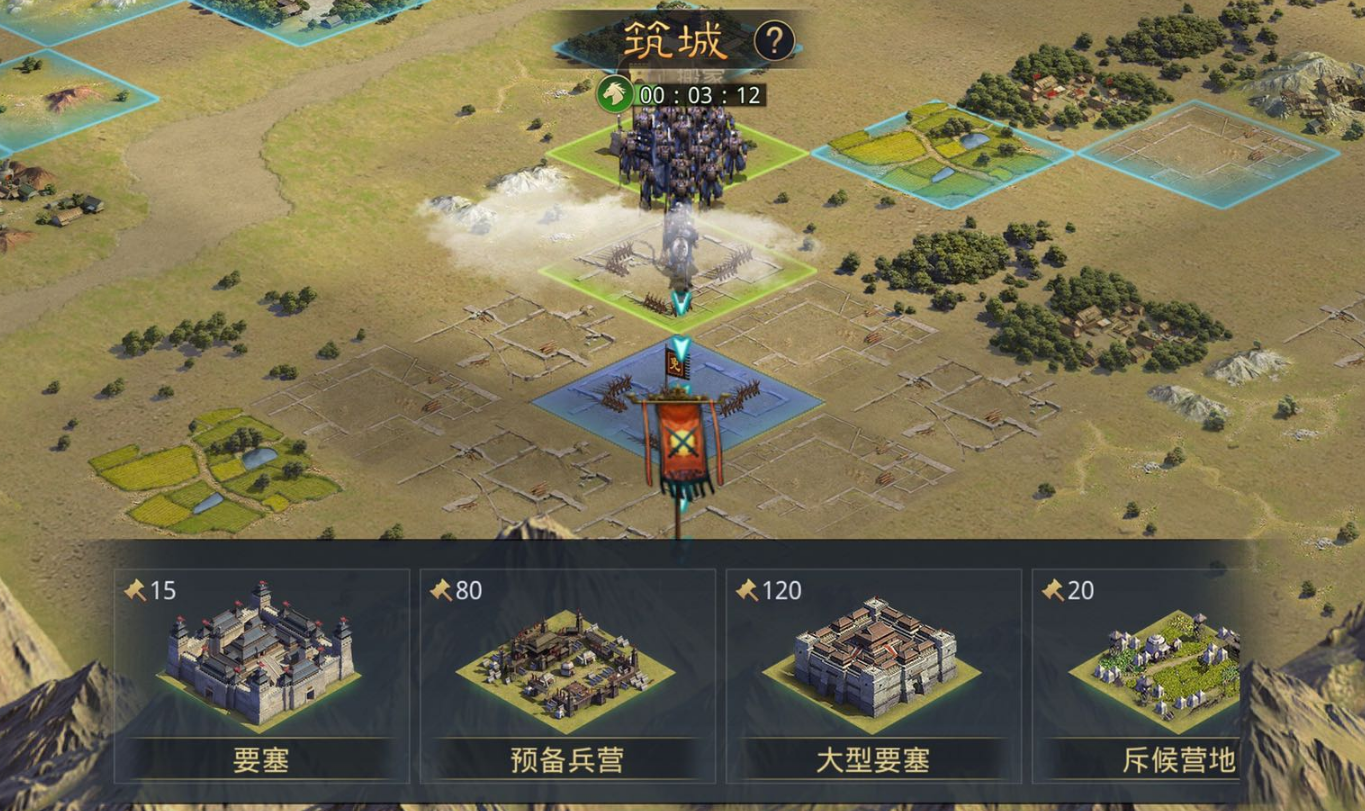
Task: Click the 00:03:12 countdown timer
Action: coord(698,95)
